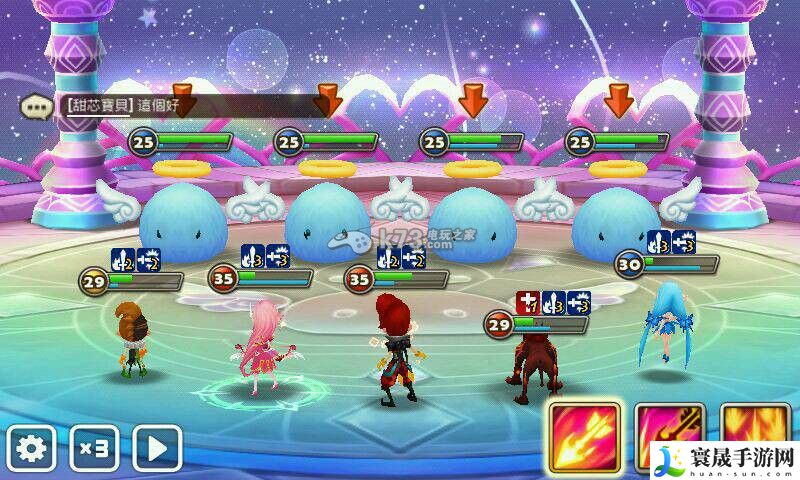This screenshot has height=480, width=800.
Task: Toggle the x3 battle speed button
Action: tap(95, 449)
